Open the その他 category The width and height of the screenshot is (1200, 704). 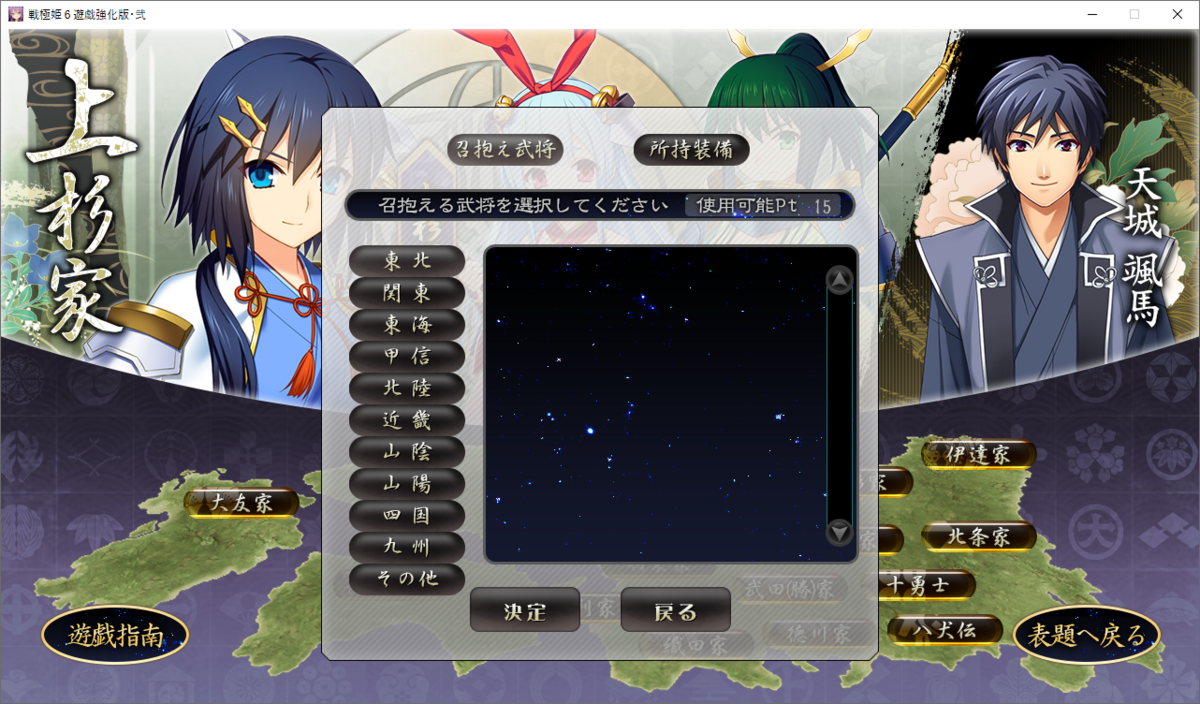coord(407,578)
